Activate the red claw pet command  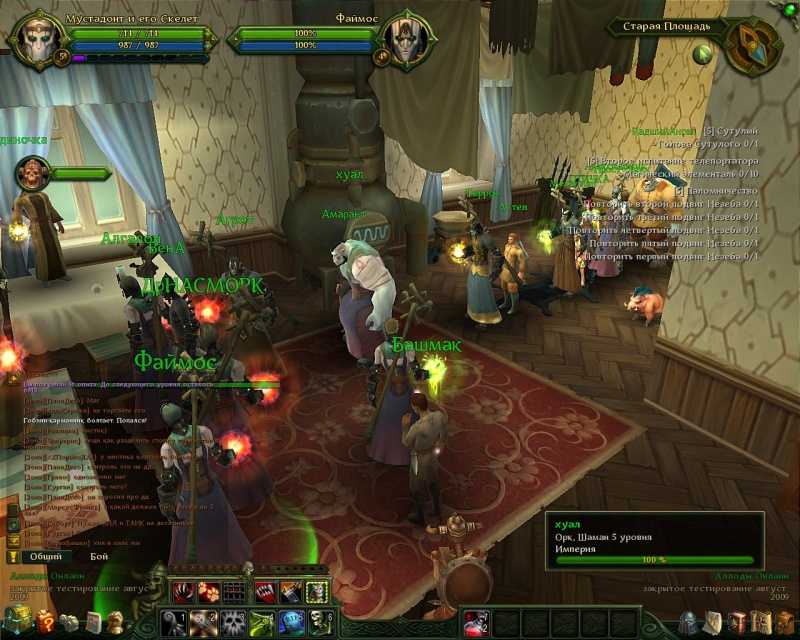point(181,592)
